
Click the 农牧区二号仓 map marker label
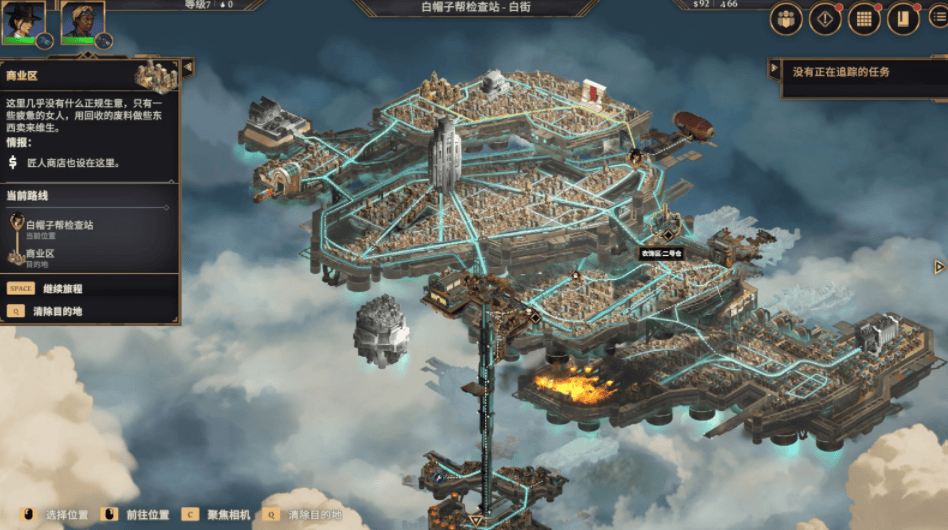click(x=661, y=254)
